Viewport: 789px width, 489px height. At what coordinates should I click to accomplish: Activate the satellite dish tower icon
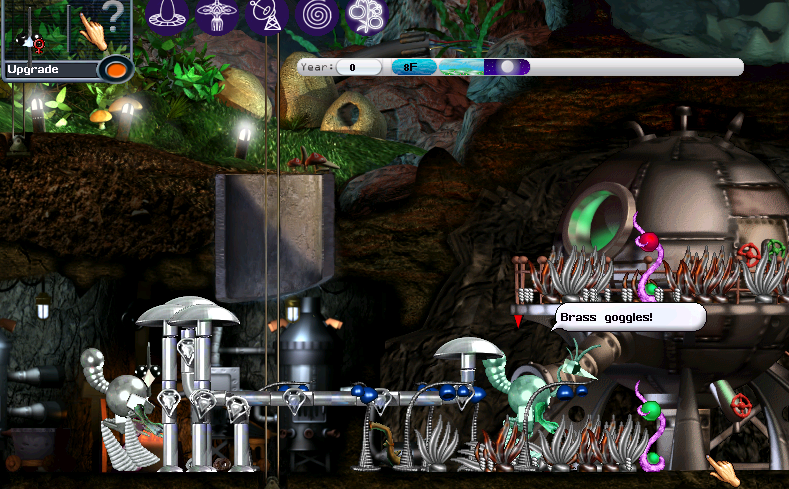[x=267, y=15]
